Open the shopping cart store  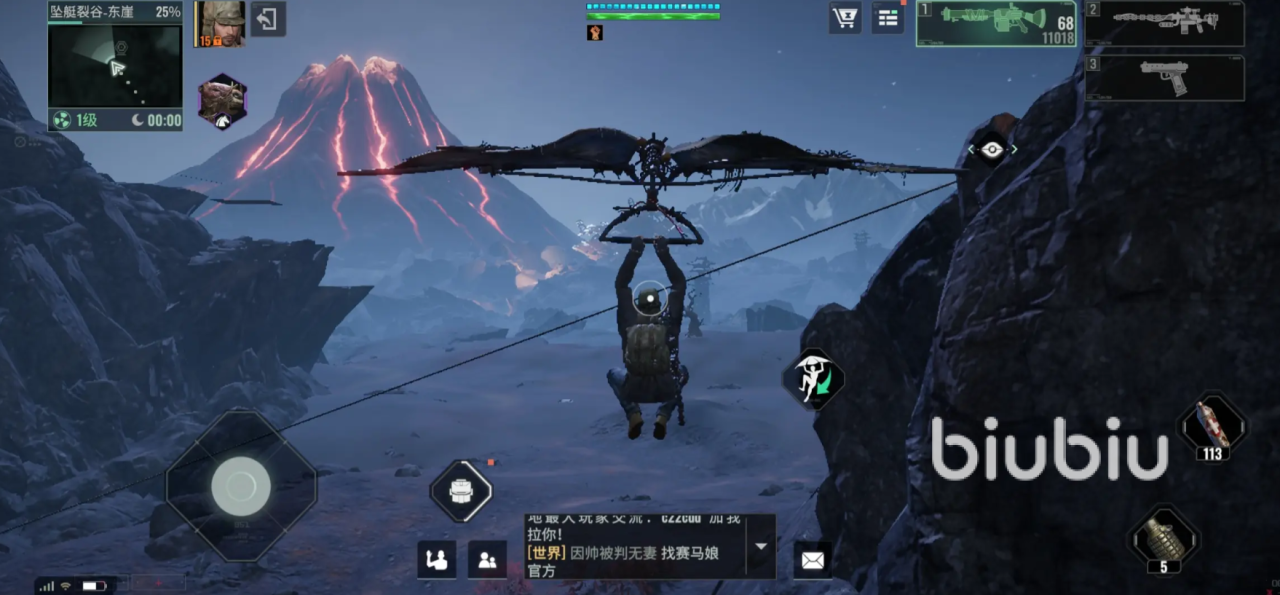(845, 18)
